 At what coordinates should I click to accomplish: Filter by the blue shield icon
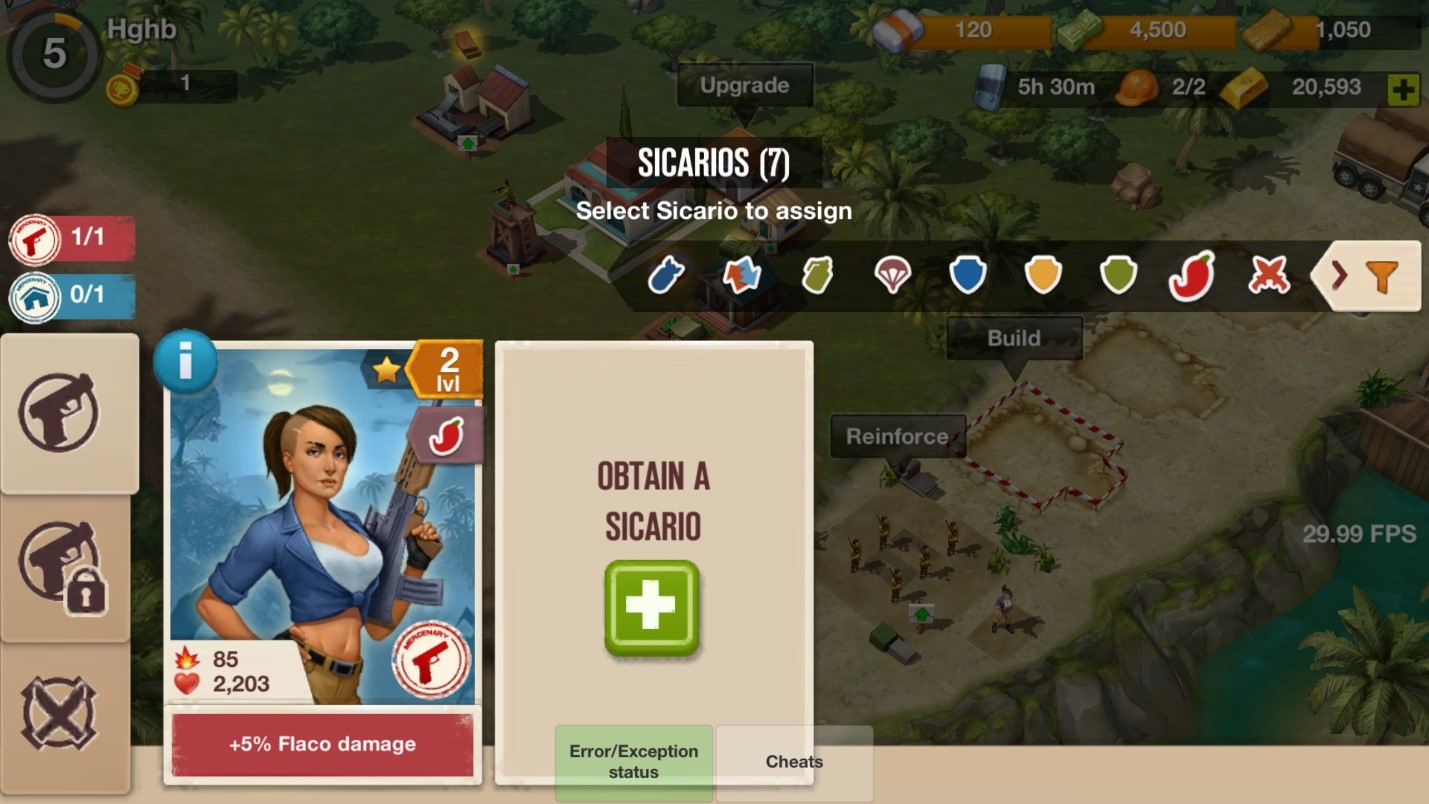pyautogui.click(x=967, y=275)
